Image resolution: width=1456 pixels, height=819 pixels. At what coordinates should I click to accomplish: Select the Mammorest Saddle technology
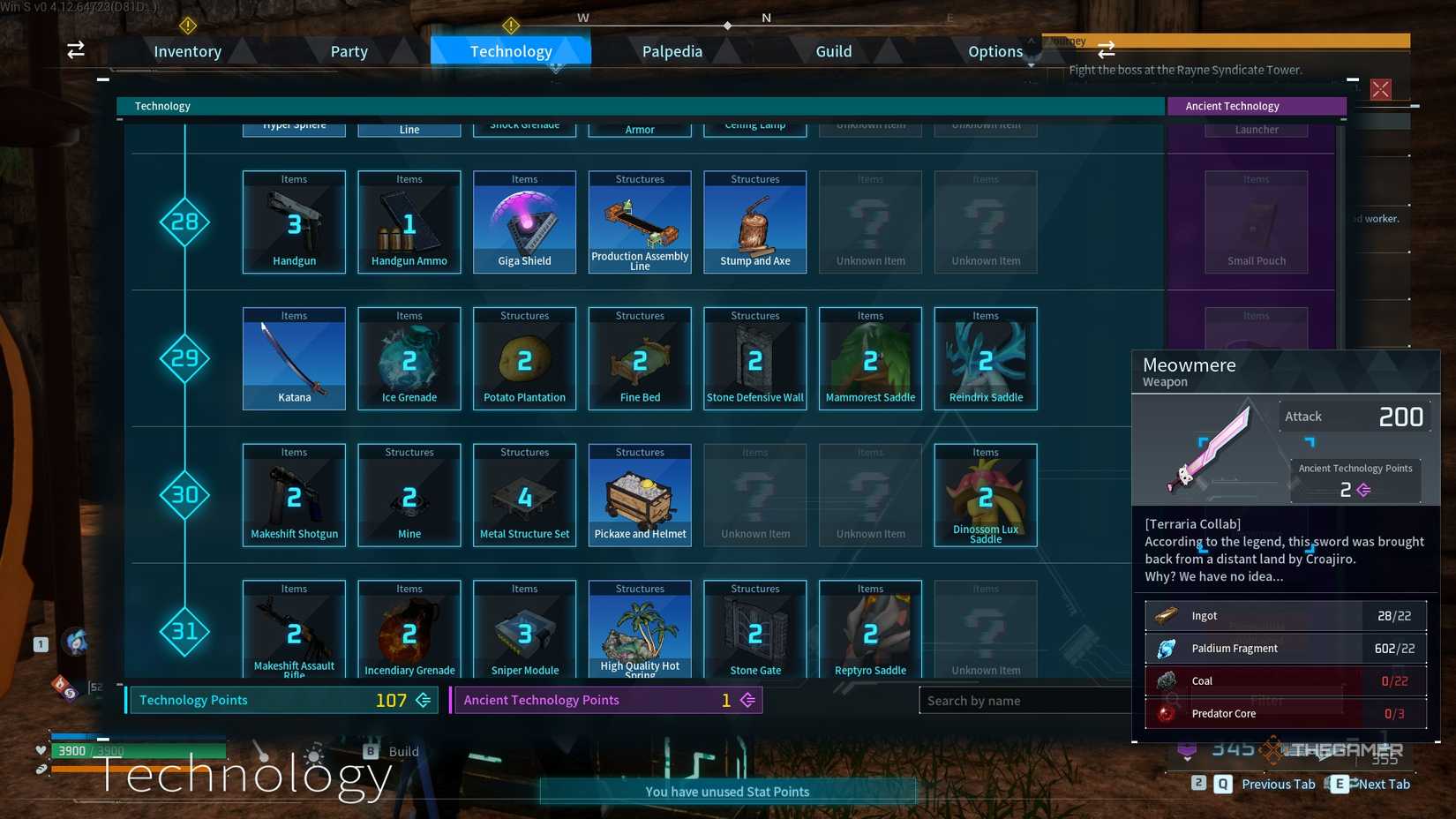pyautogui.click(x=870, y=358)
